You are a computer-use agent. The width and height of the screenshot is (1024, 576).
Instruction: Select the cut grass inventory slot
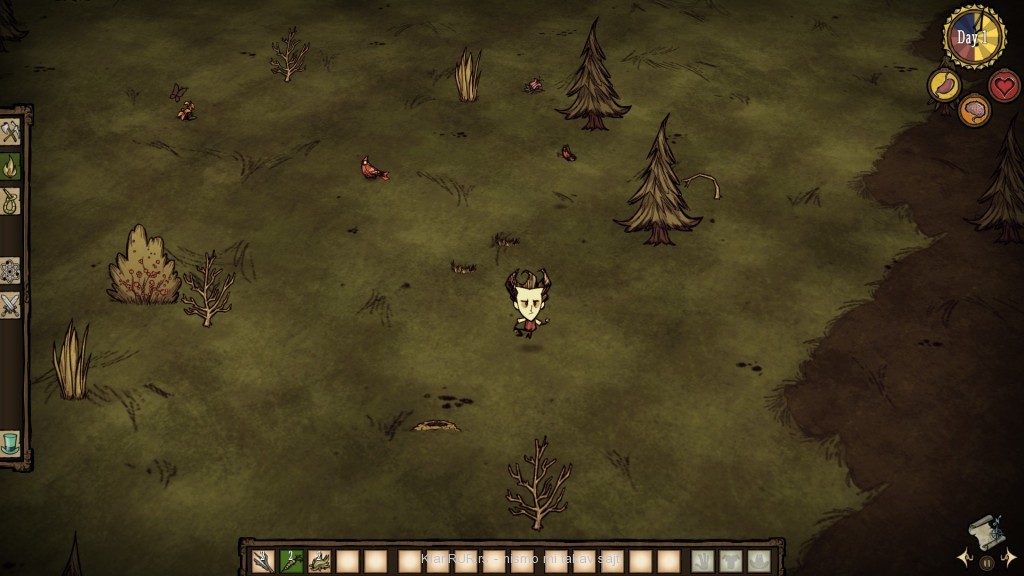pos(319,561)
